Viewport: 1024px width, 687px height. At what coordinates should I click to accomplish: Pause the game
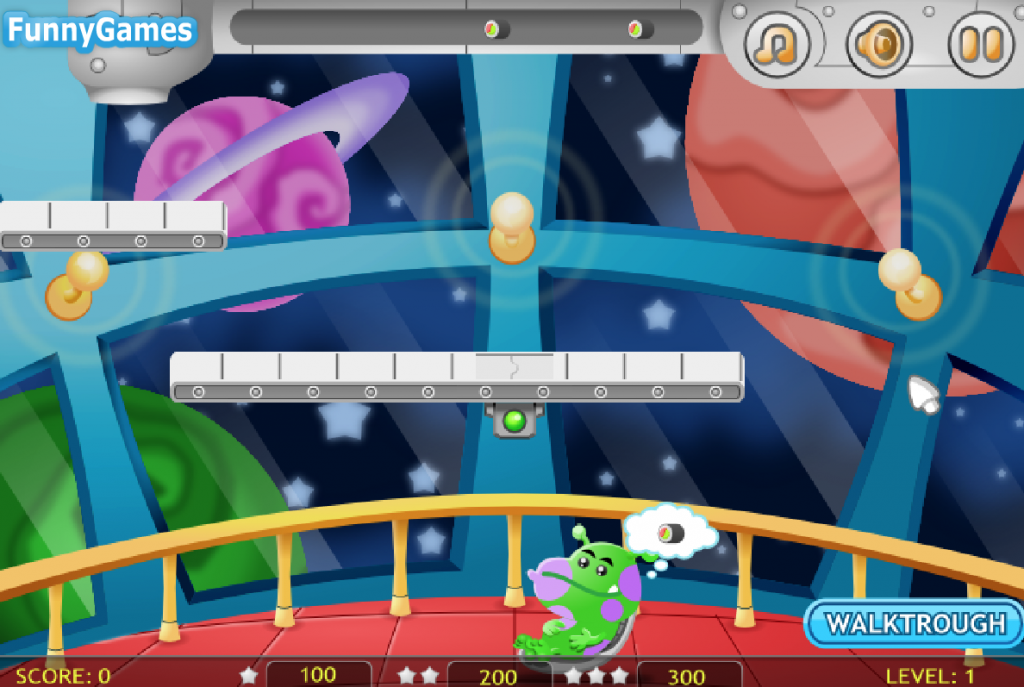[x=980, y=42]
